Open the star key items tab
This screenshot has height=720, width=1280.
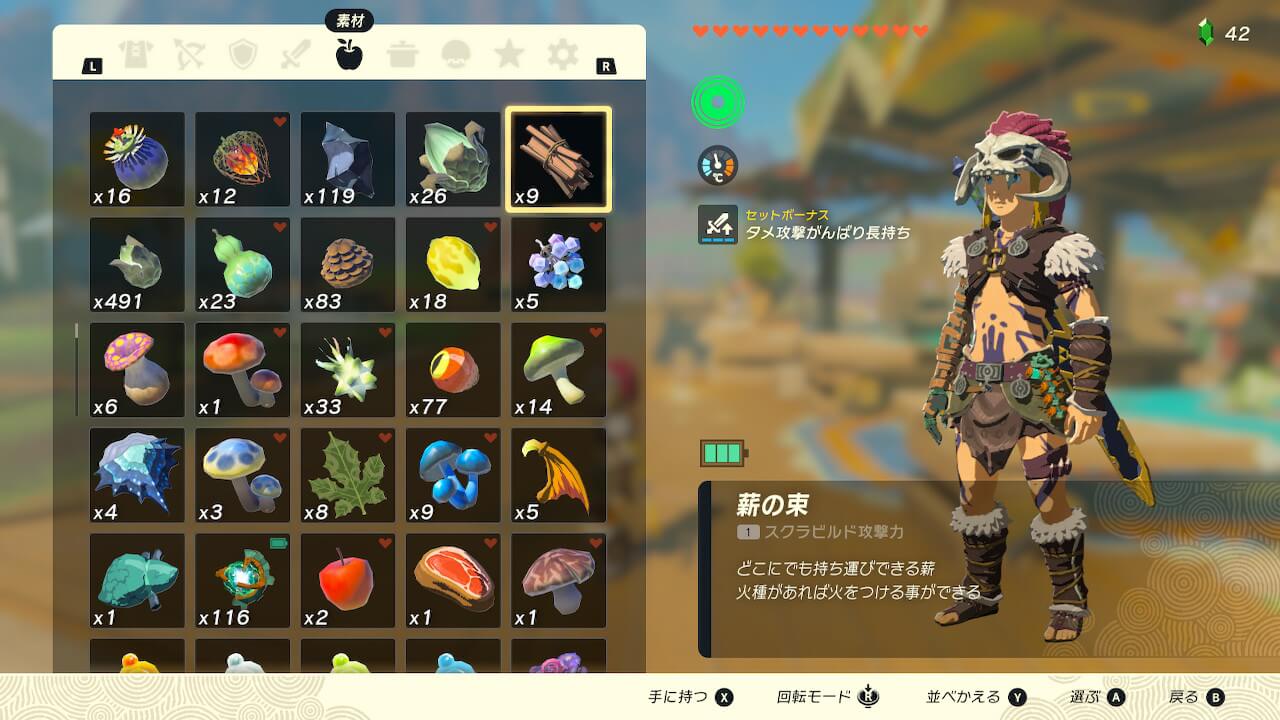coord(509,55)
